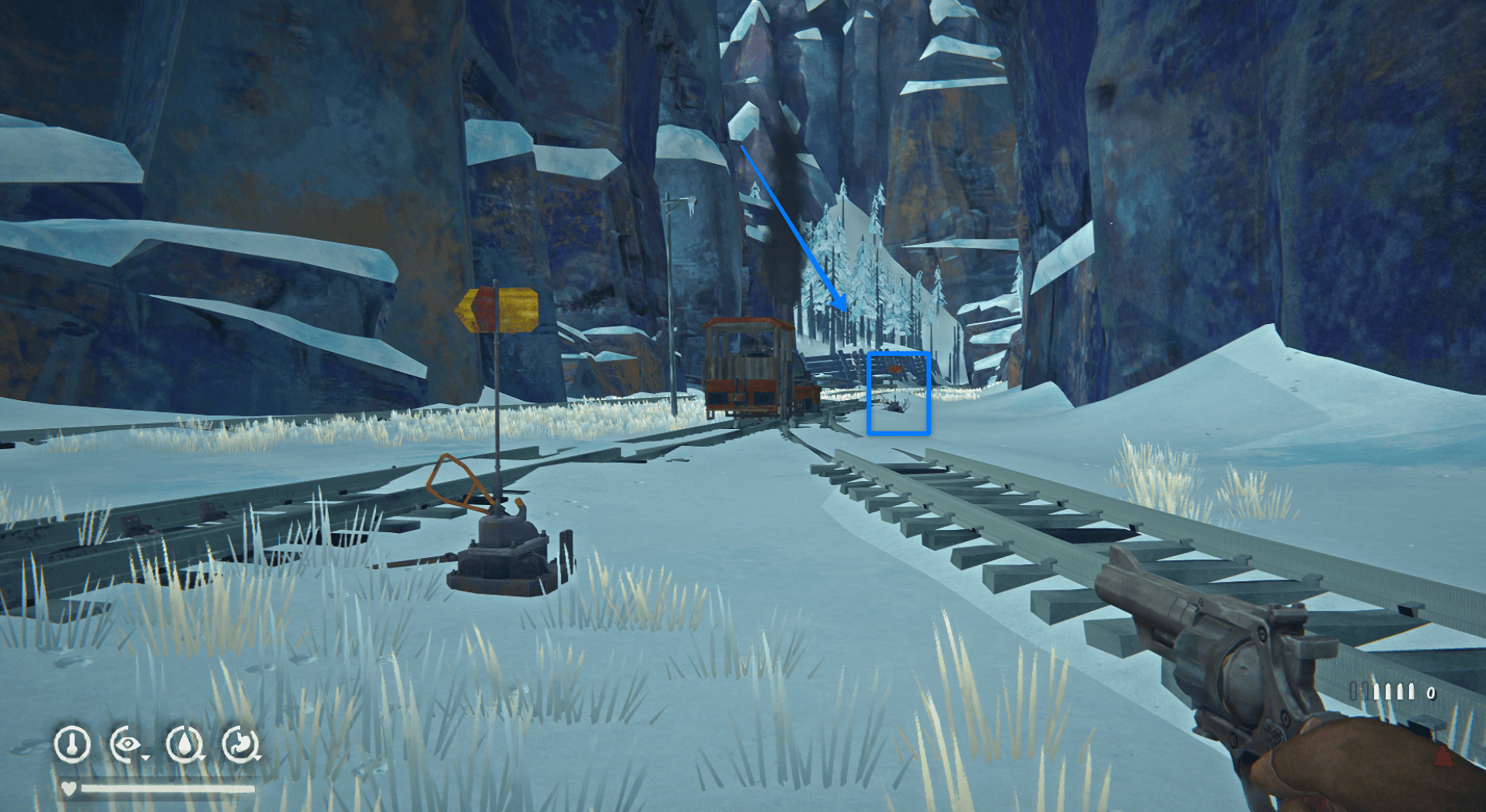The width and height of the screenshot is (1486, 812).
Task: Check the water drop thirst icon
Action: coord(184,744)
